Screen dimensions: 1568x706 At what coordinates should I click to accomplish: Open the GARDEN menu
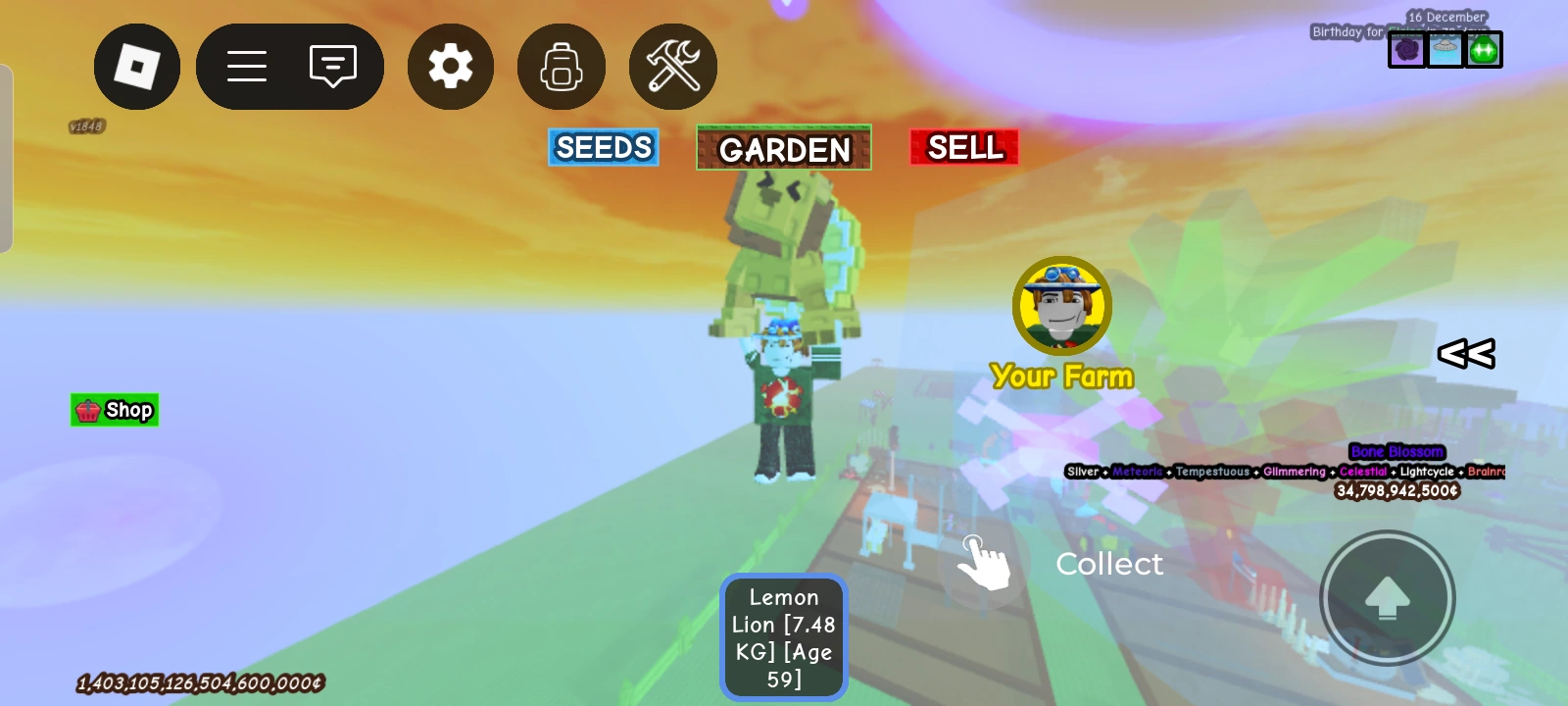click(783, 149)
